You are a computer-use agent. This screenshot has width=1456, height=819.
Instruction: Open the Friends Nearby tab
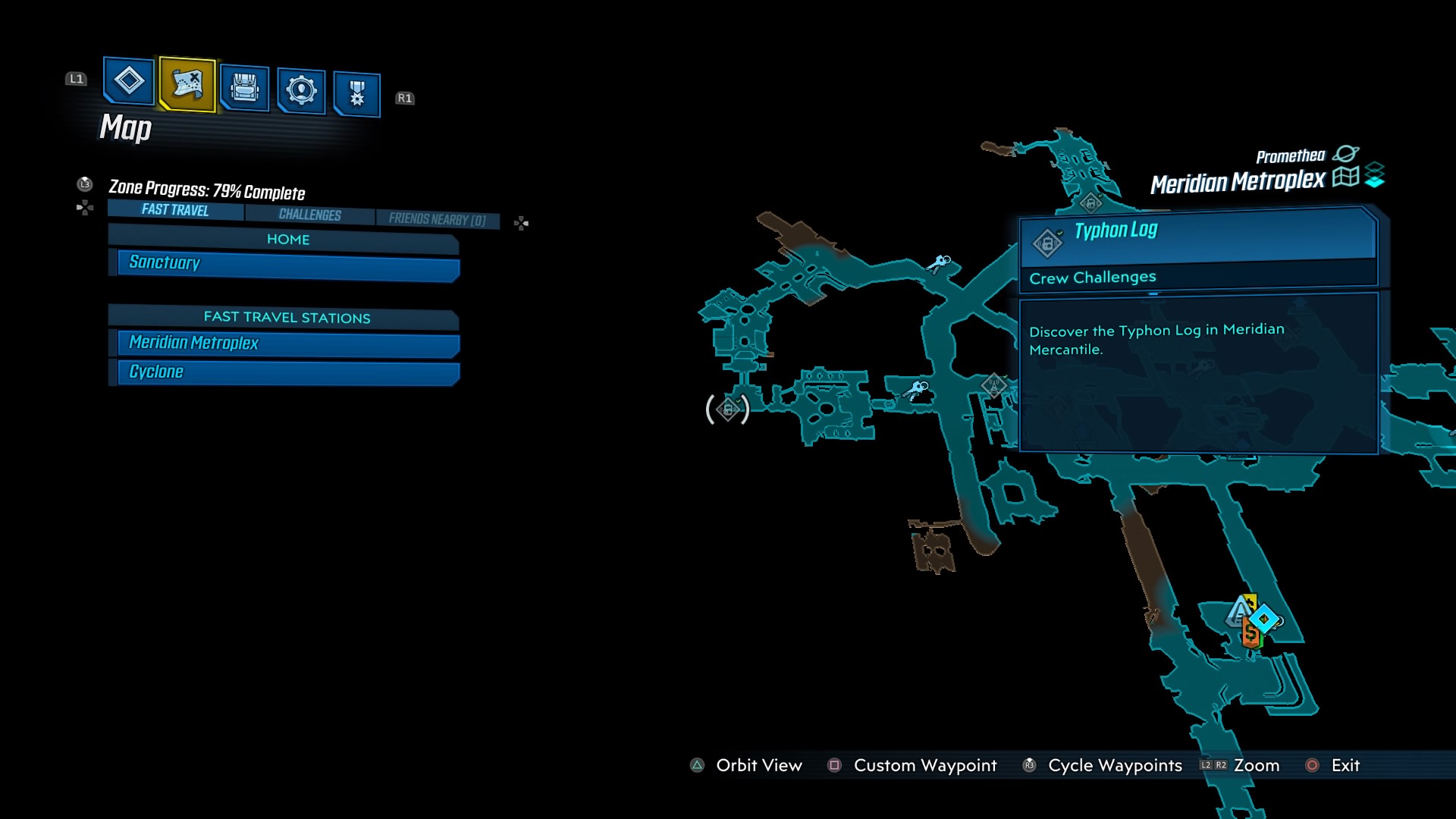coord(438,218)
